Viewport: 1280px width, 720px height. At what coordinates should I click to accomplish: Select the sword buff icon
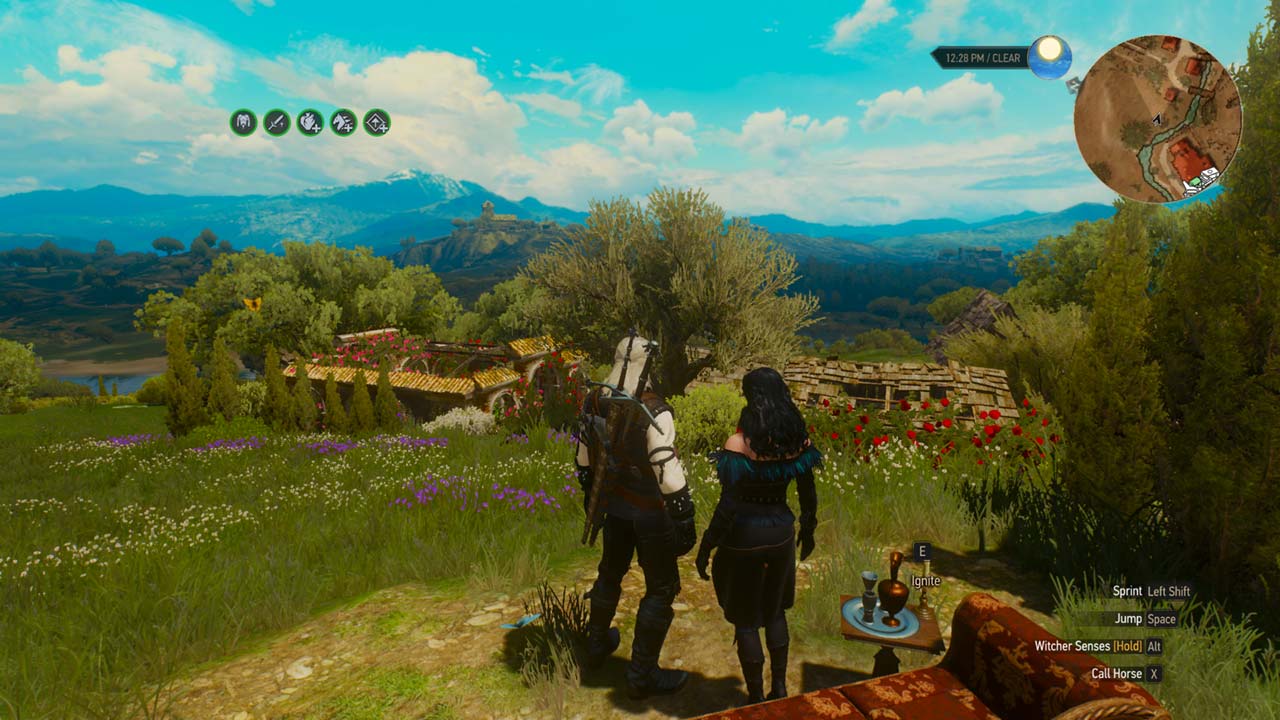coord(276,123)
